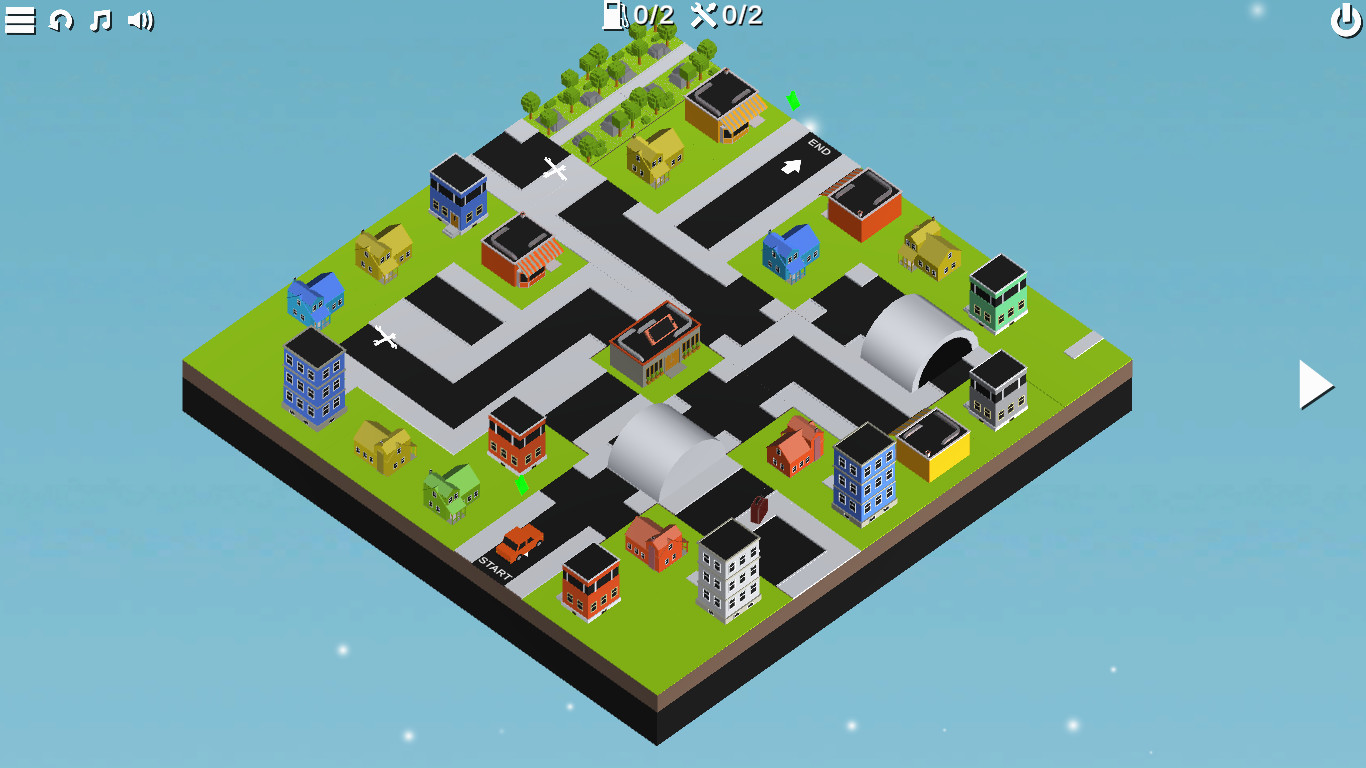The width and height of the screenshot is (1366, 768).
Task: Pick up the green fuel can near END
Action: point(791,100)
